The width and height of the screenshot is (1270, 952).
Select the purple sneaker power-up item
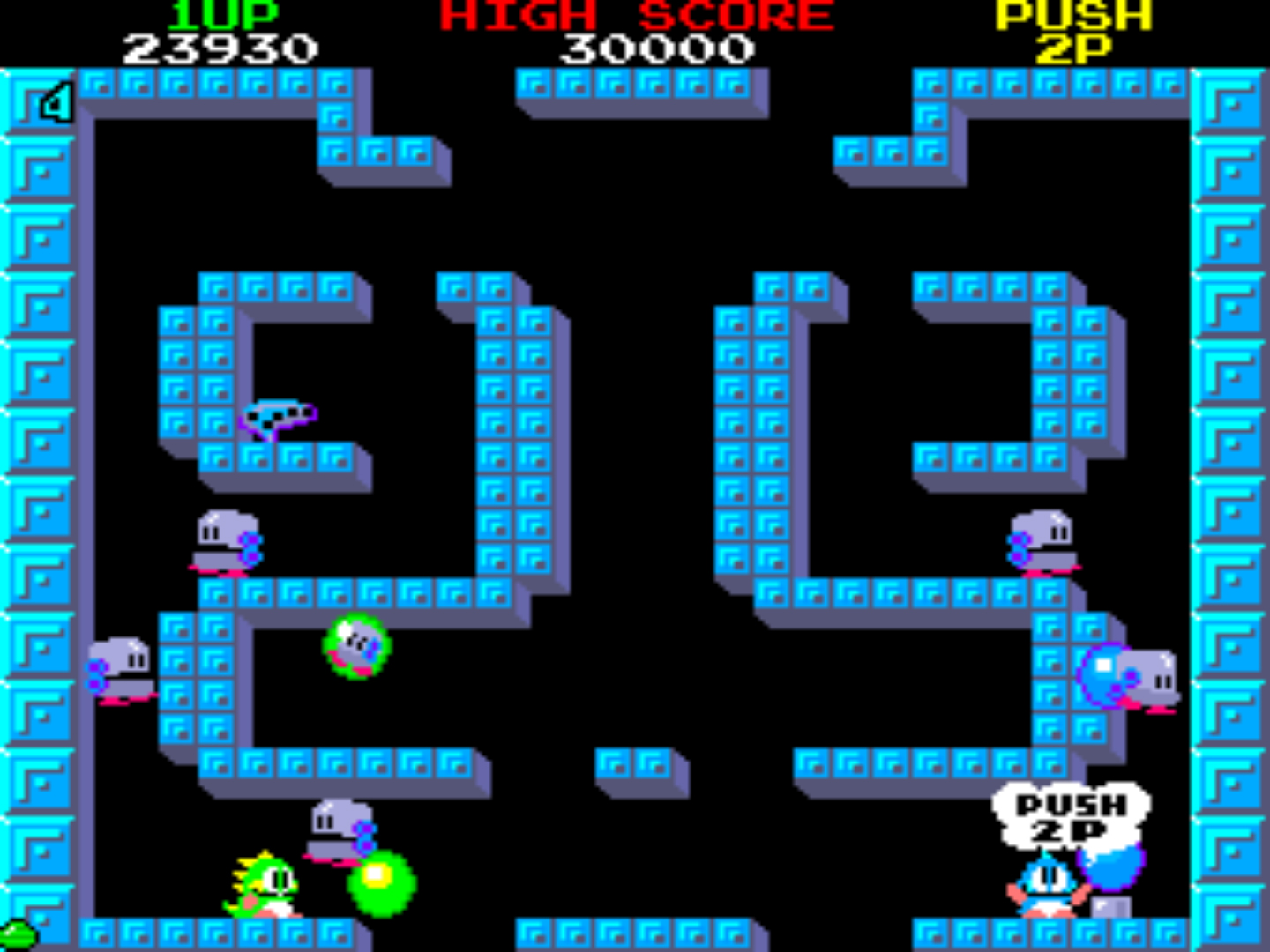pos(282,414)
